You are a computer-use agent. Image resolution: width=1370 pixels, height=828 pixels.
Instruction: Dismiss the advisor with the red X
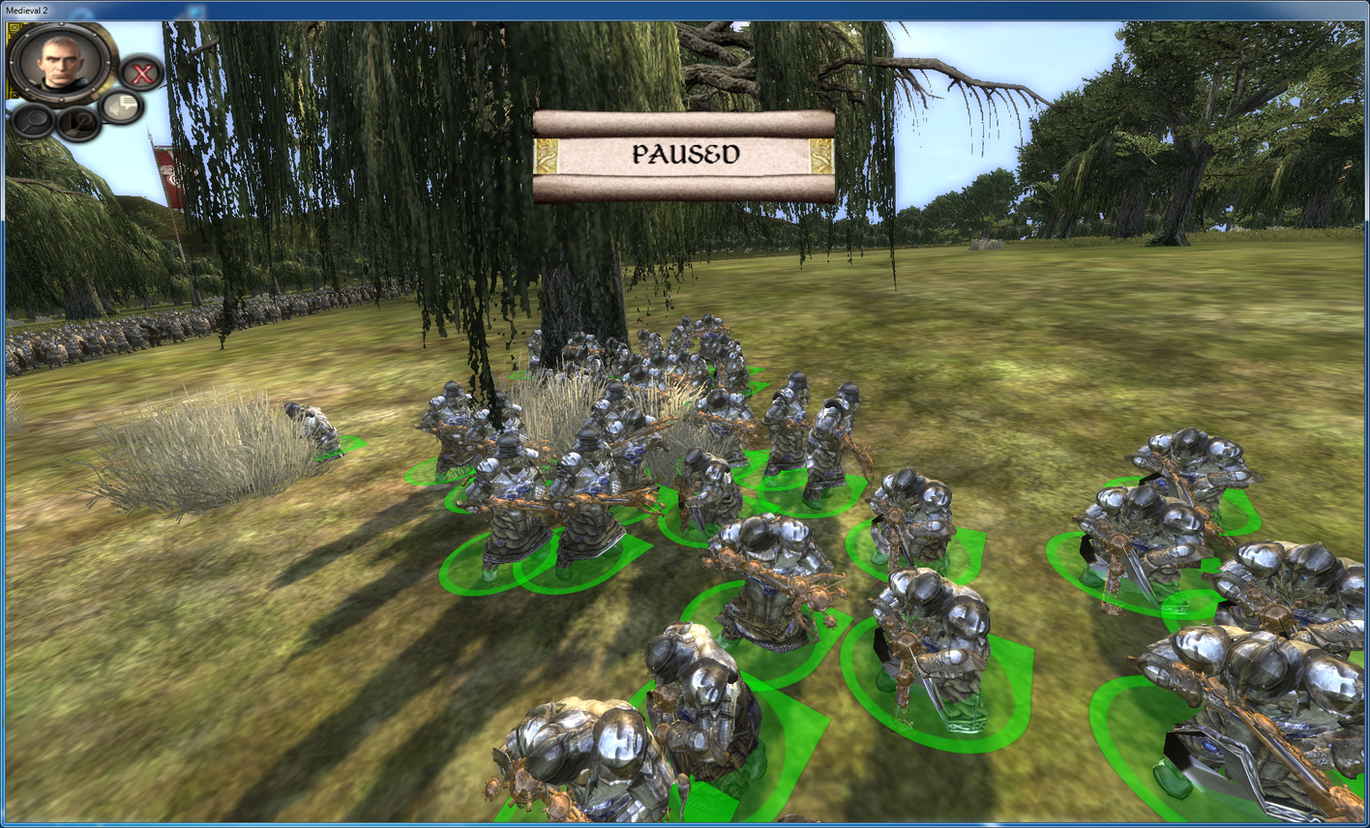(x=143, y=73)
